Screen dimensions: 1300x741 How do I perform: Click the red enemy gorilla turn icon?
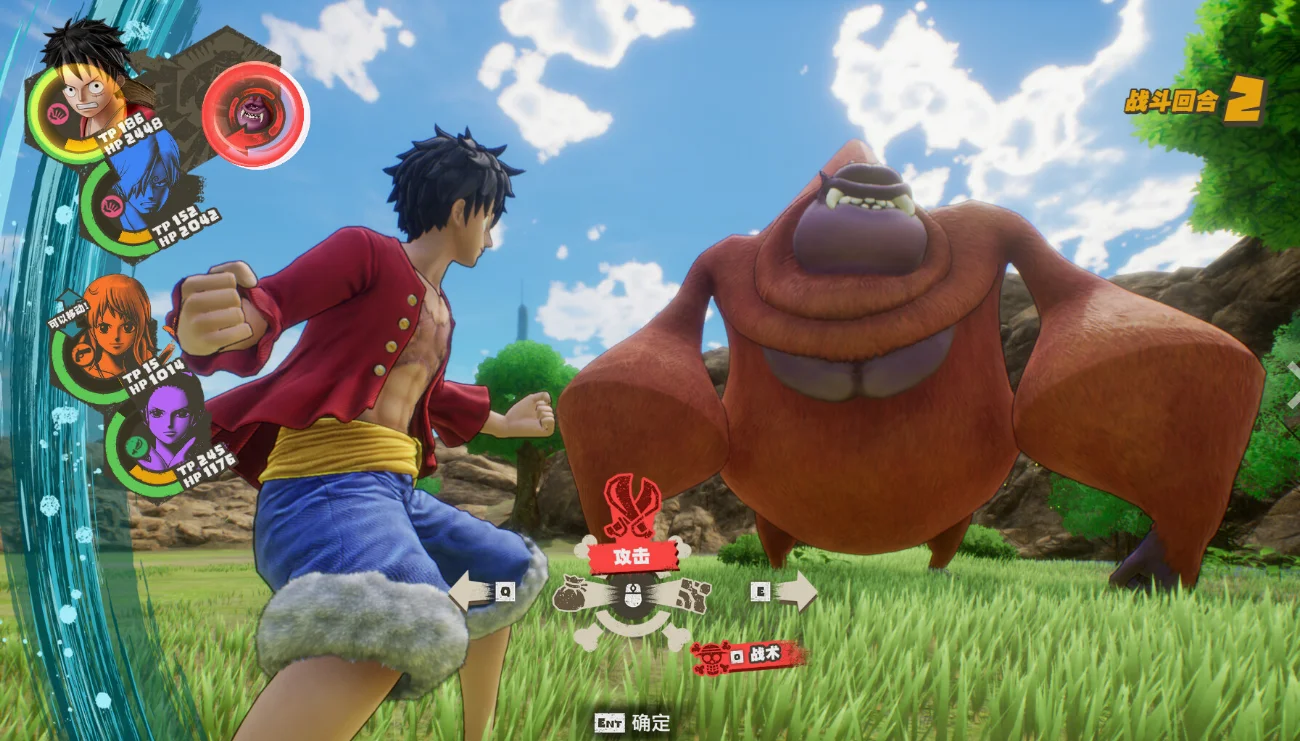coord(255,114)
